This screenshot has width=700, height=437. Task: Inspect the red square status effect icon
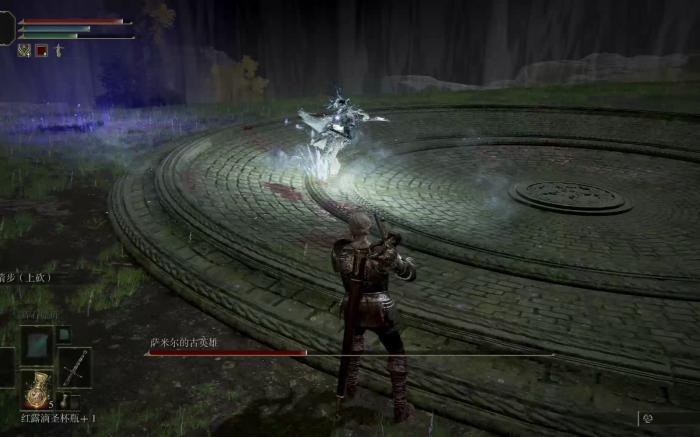42,51
